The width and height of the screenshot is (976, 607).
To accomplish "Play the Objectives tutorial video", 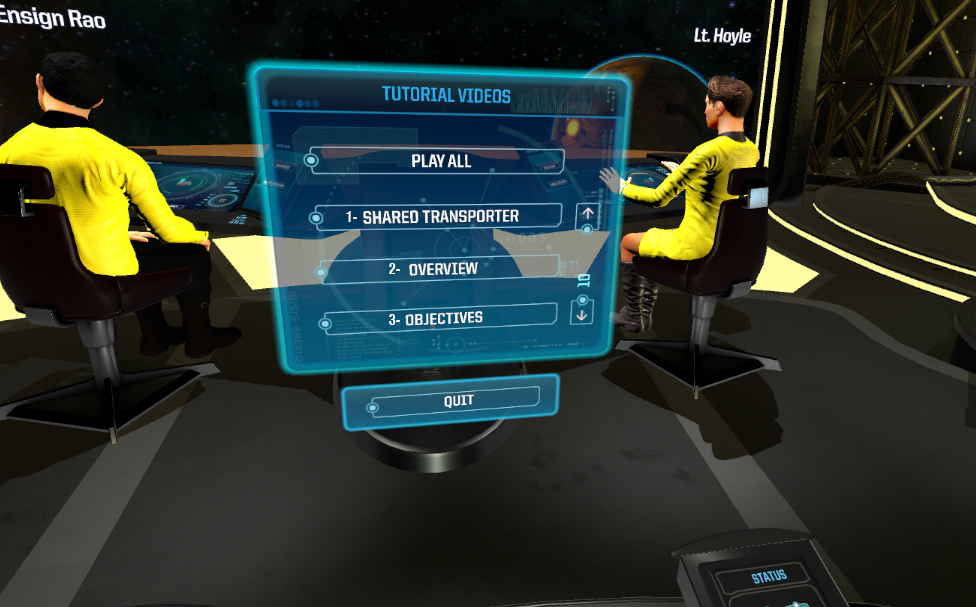I will 438,318.
